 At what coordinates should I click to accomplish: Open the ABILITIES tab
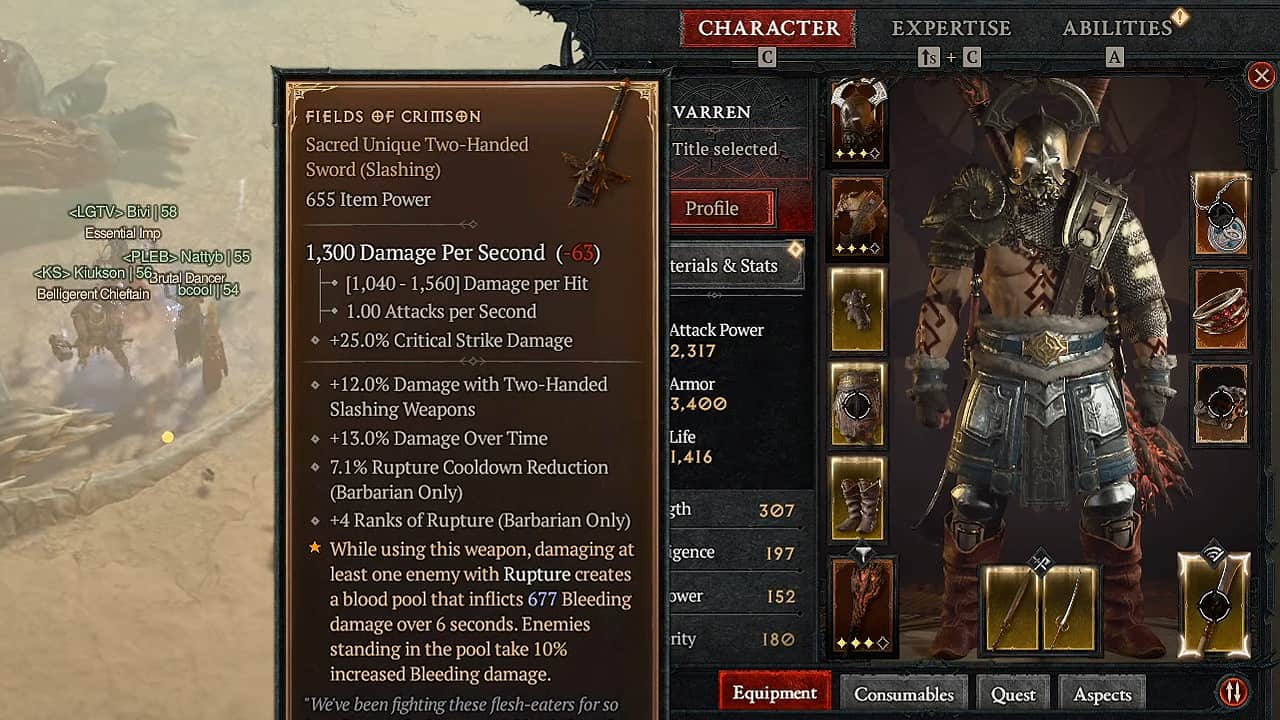click(1117, 27)
